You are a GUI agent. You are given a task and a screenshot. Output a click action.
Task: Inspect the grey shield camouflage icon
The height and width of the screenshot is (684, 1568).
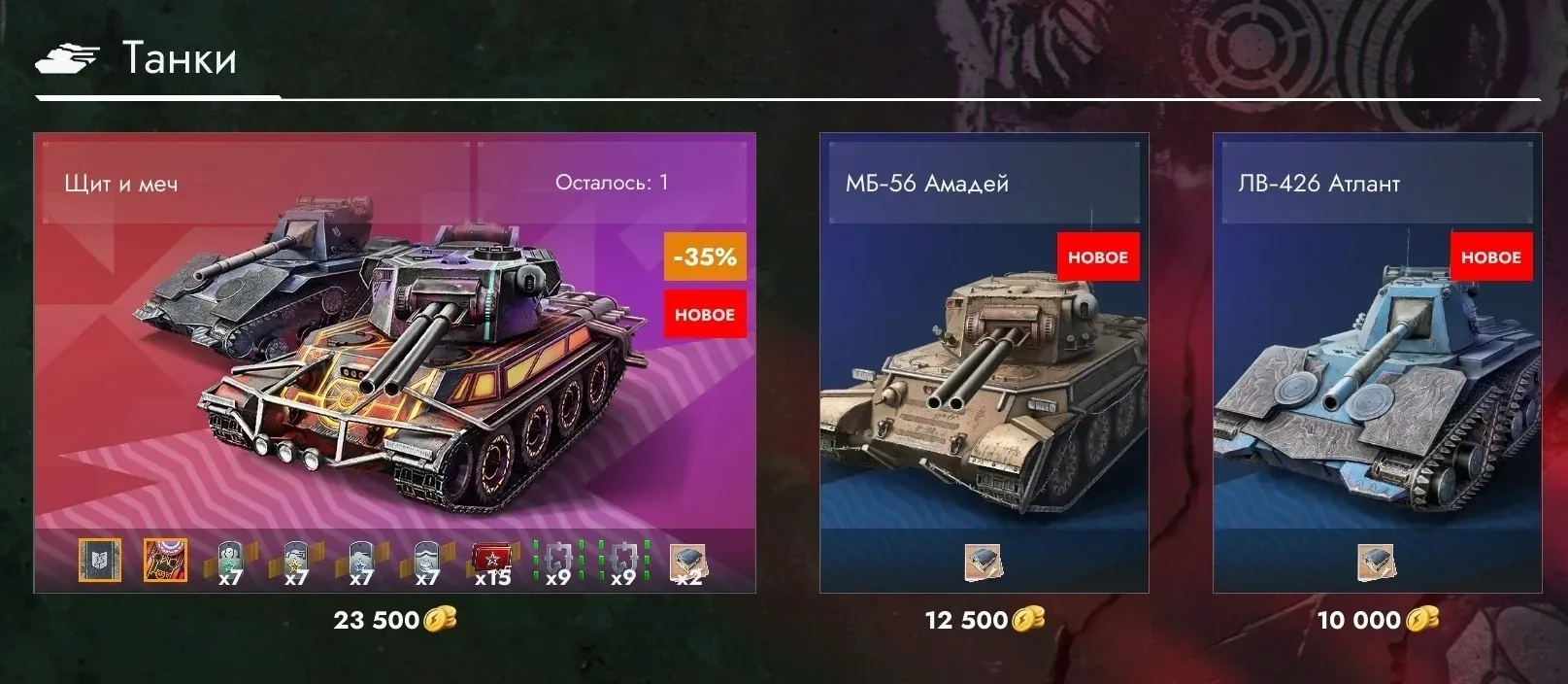pos(100,561)
